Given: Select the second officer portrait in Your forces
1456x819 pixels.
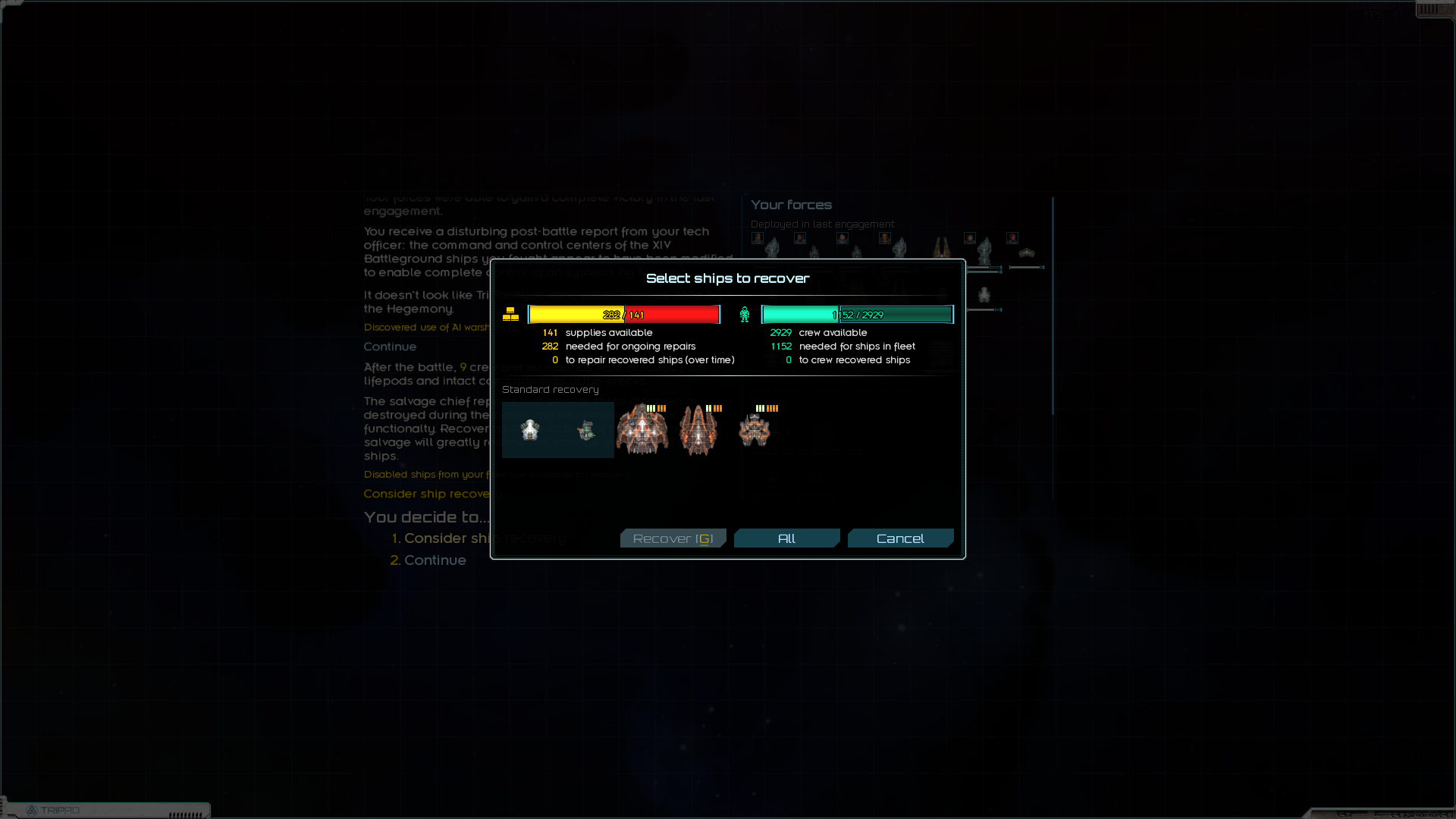Looking at the screenshot, I should pos(800,238).
